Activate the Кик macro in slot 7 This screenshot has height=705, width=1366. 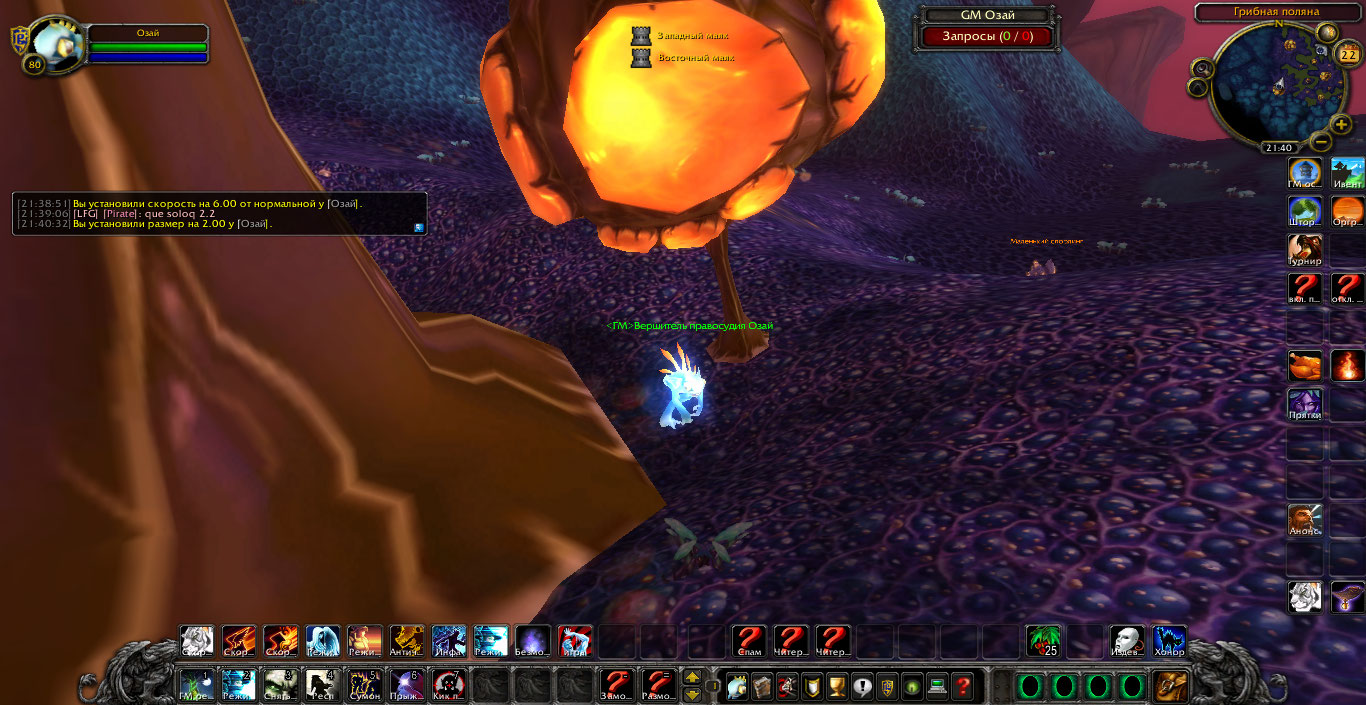[x=448, y=685]
